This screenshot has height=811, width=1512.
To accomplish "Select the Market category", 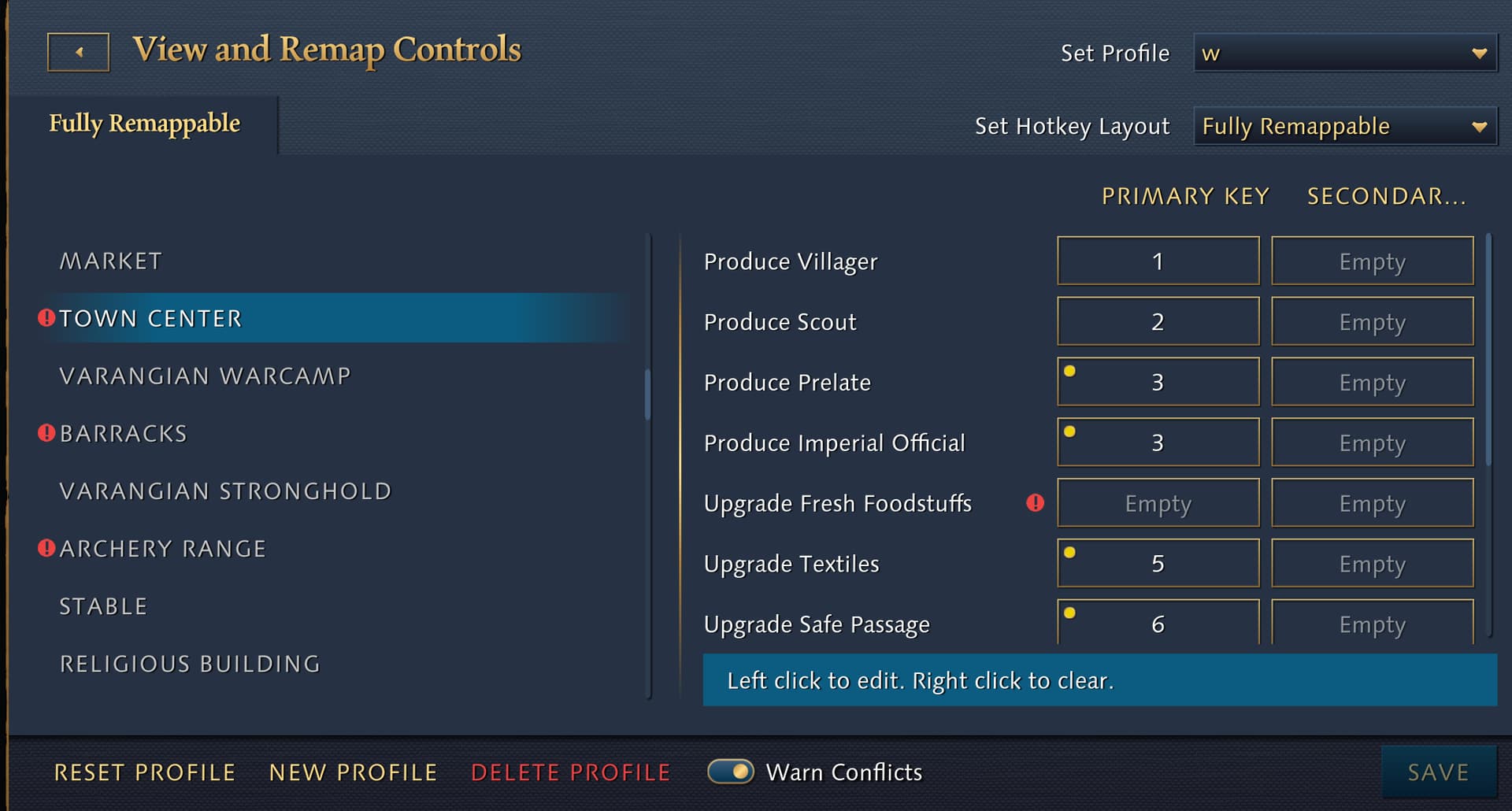I will pos(111,261).
